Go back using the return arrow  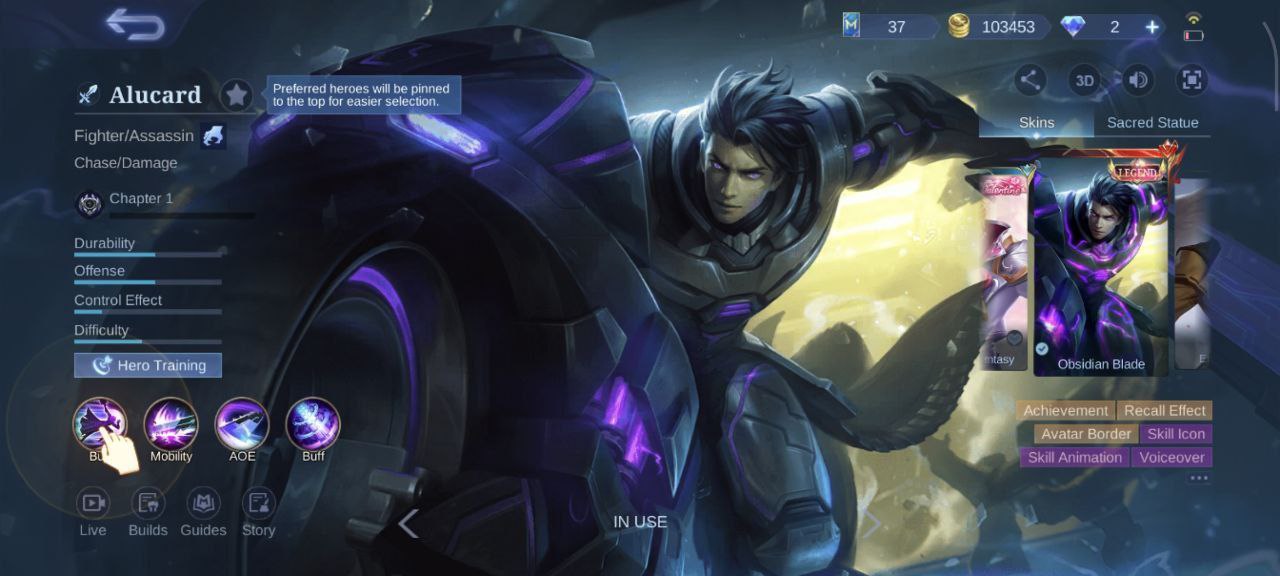(x=135, y=25)
